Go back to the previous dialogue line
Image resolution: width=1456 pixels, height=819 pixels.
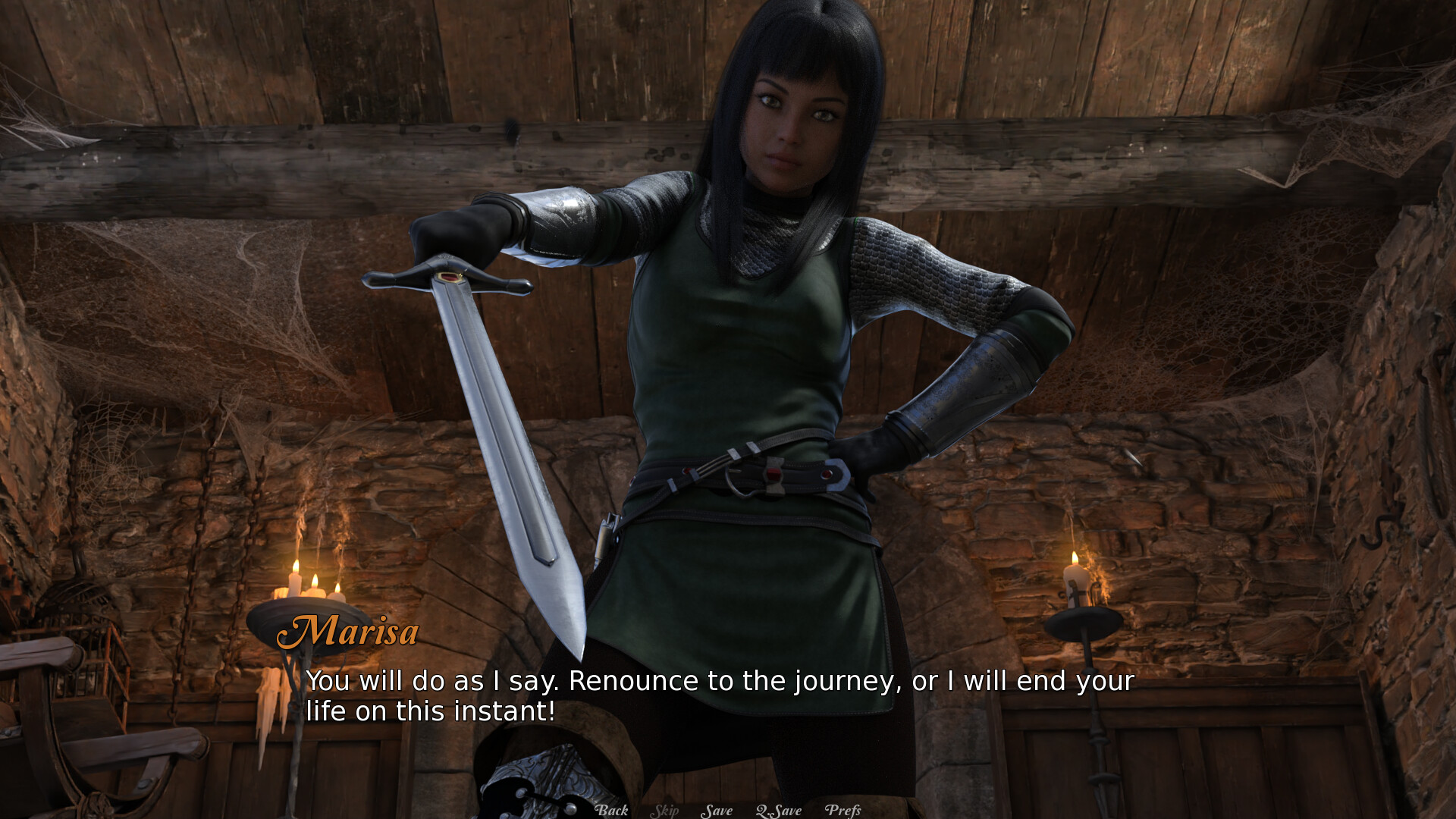611,810
